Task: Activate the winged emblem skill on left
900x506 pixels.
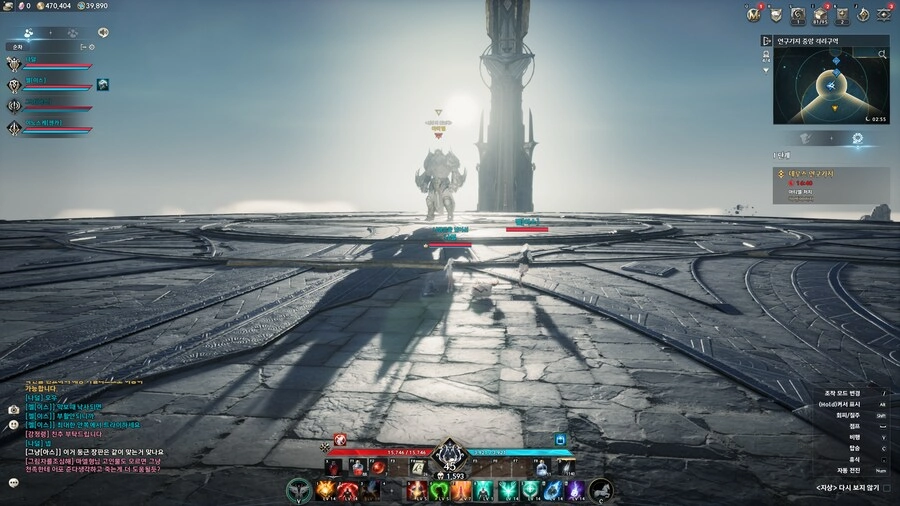Action: pos(297,490)
